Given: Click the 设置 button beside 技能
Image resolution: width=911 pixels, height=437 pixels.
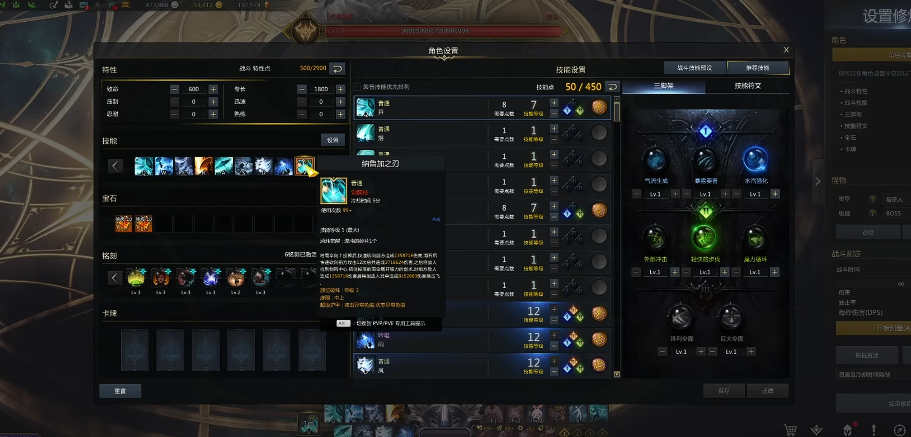Looking at the screenshot, I should click(x=333, y=140).
